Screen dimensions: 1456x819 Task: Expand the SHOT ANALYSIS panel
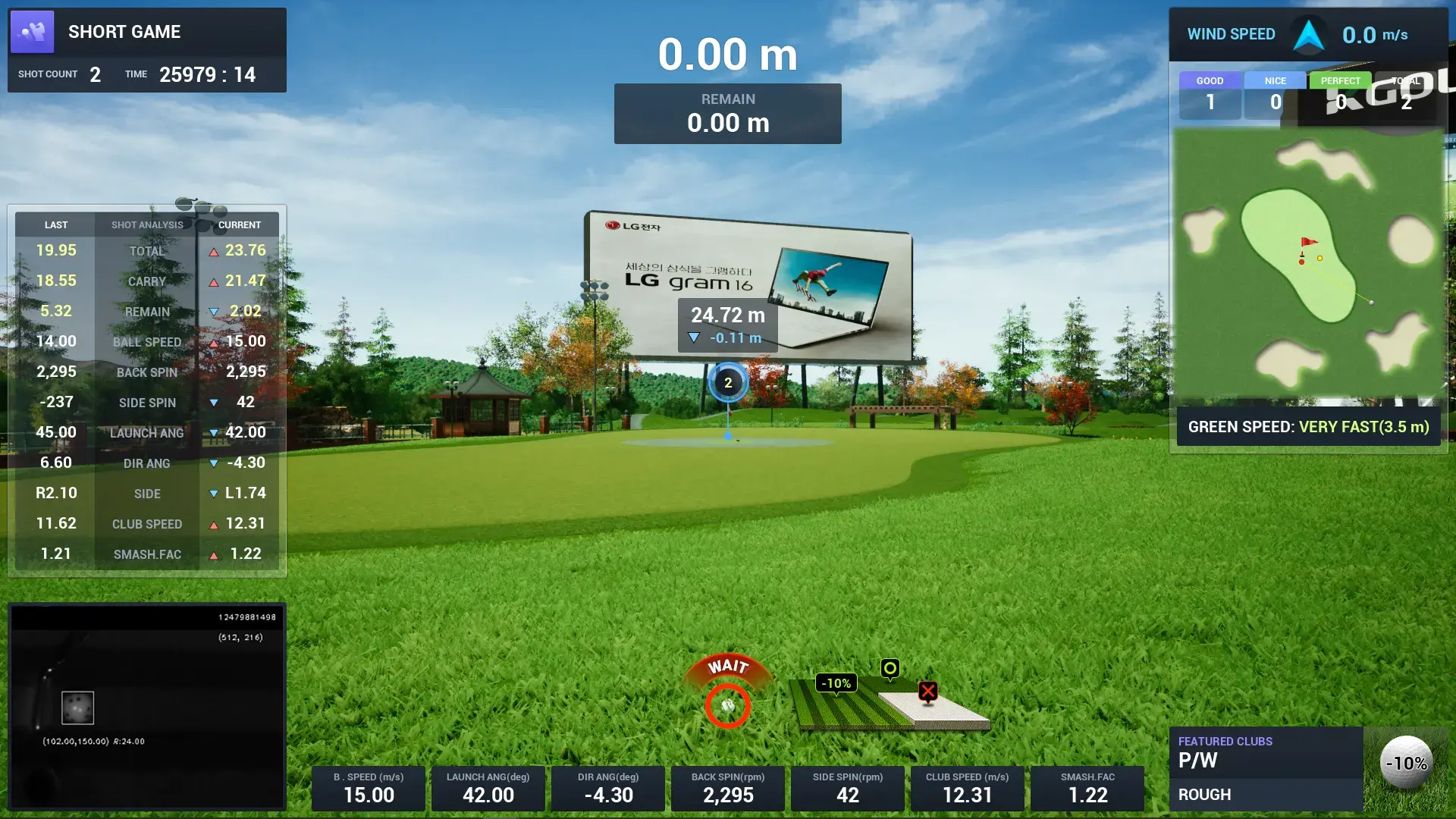(146, 224)
